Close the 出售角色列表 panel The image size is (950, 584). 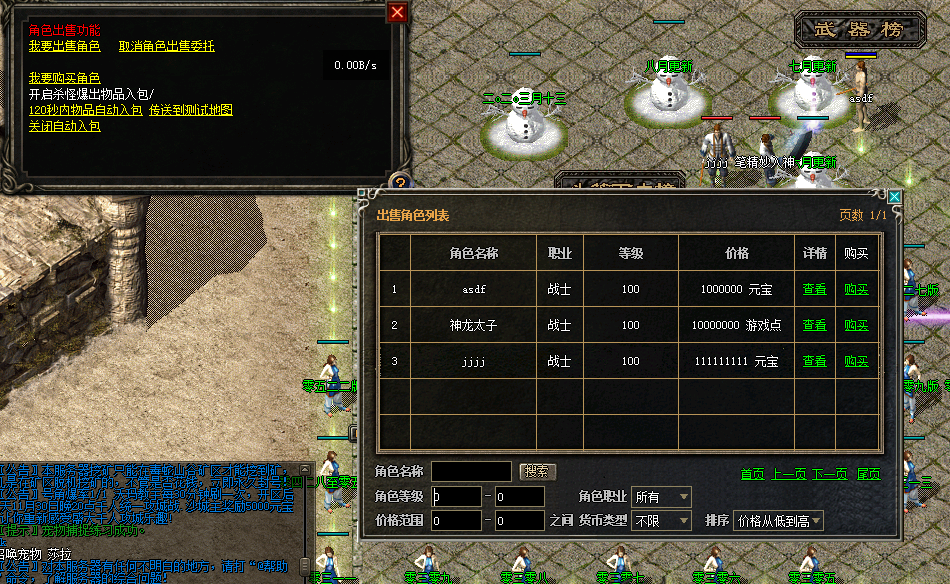894,198
